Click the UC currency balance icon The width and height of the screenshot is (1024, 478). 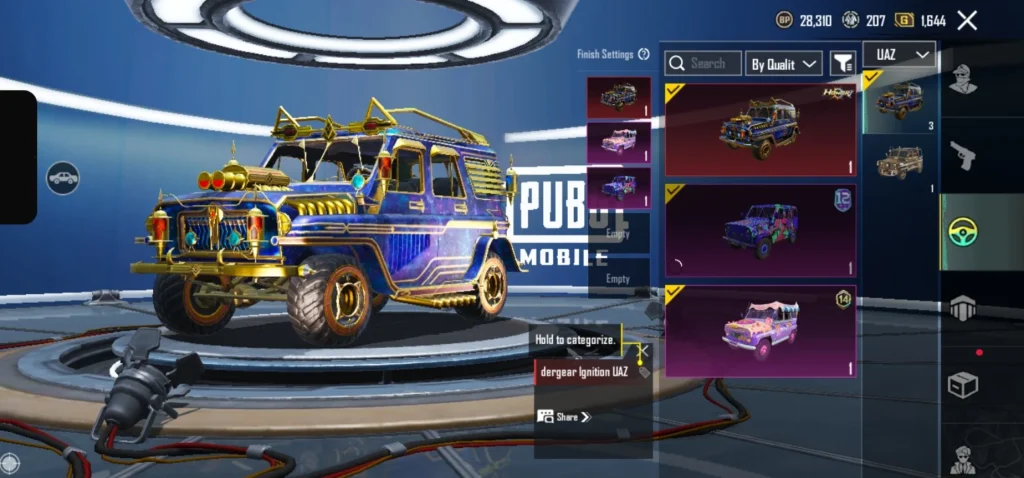(x=851, y=20)
